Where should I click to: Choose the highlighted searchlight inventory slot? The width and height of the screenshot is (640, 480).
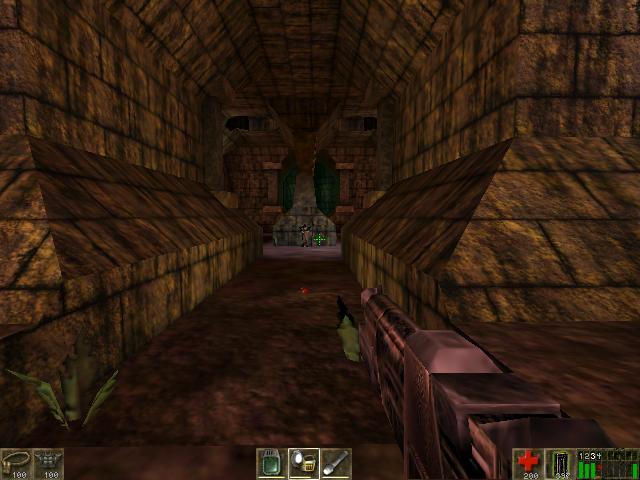point(303,463)
